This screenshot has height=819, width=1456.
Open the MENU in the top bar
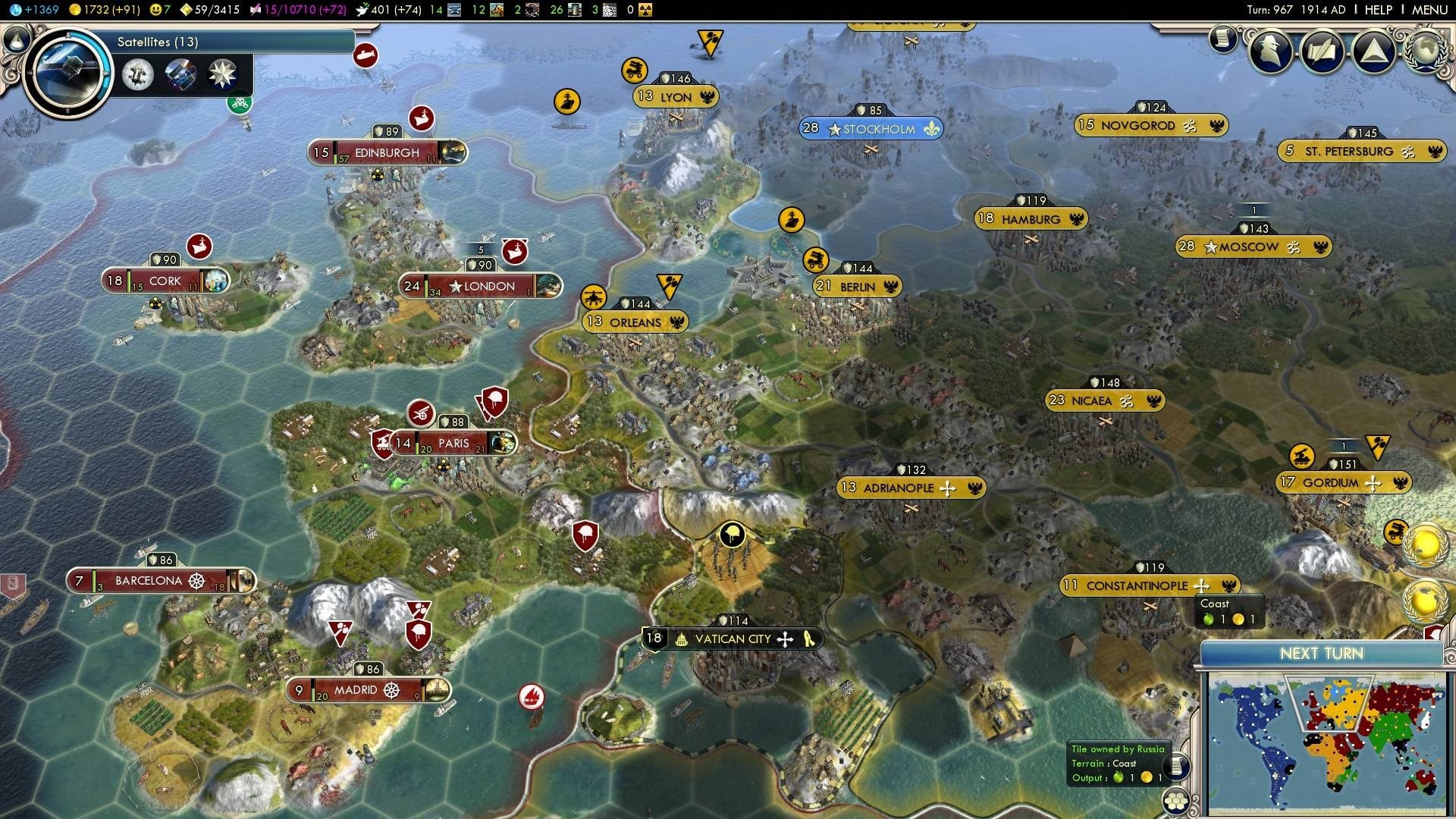(1429, 10)
